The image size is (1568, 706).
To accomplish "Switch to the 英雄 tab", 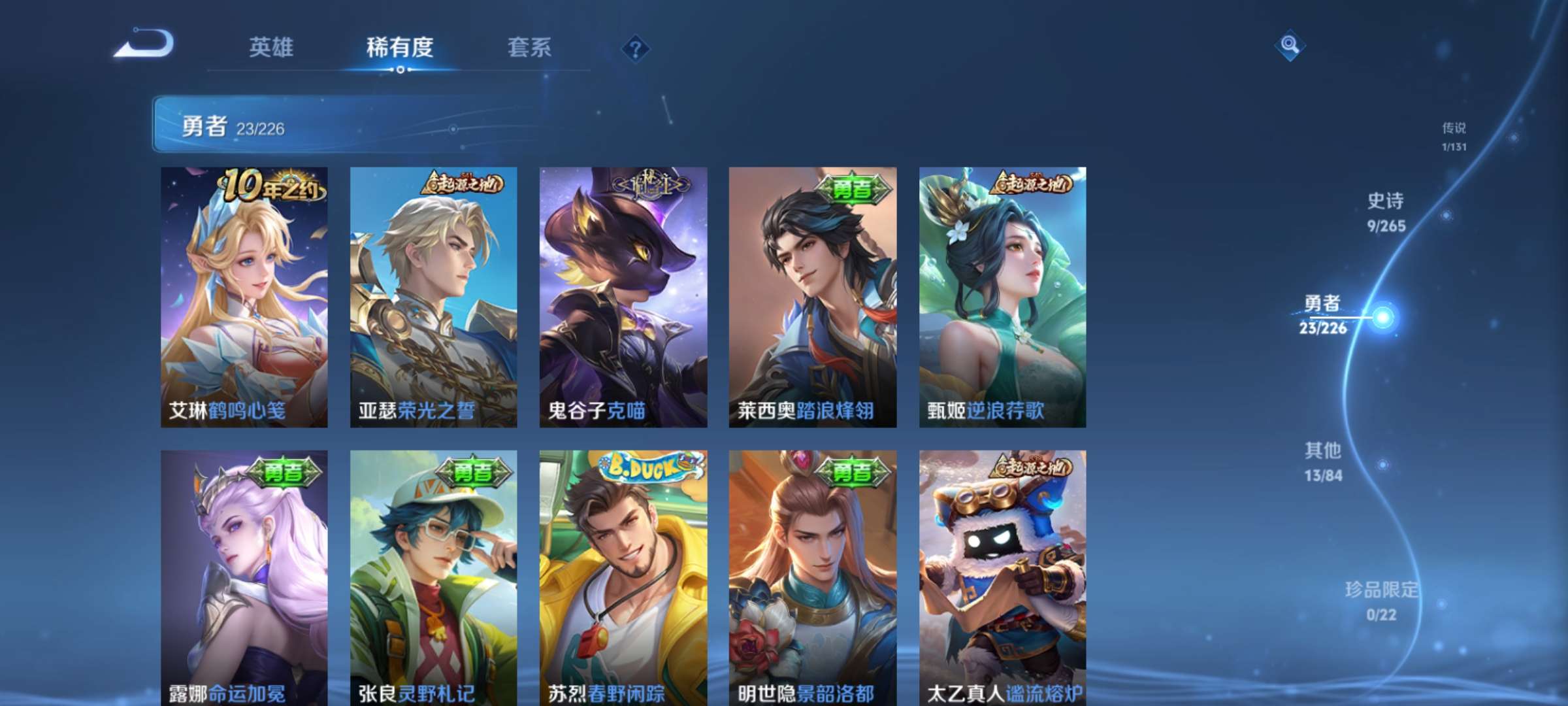I will click(x=273, y=47).
